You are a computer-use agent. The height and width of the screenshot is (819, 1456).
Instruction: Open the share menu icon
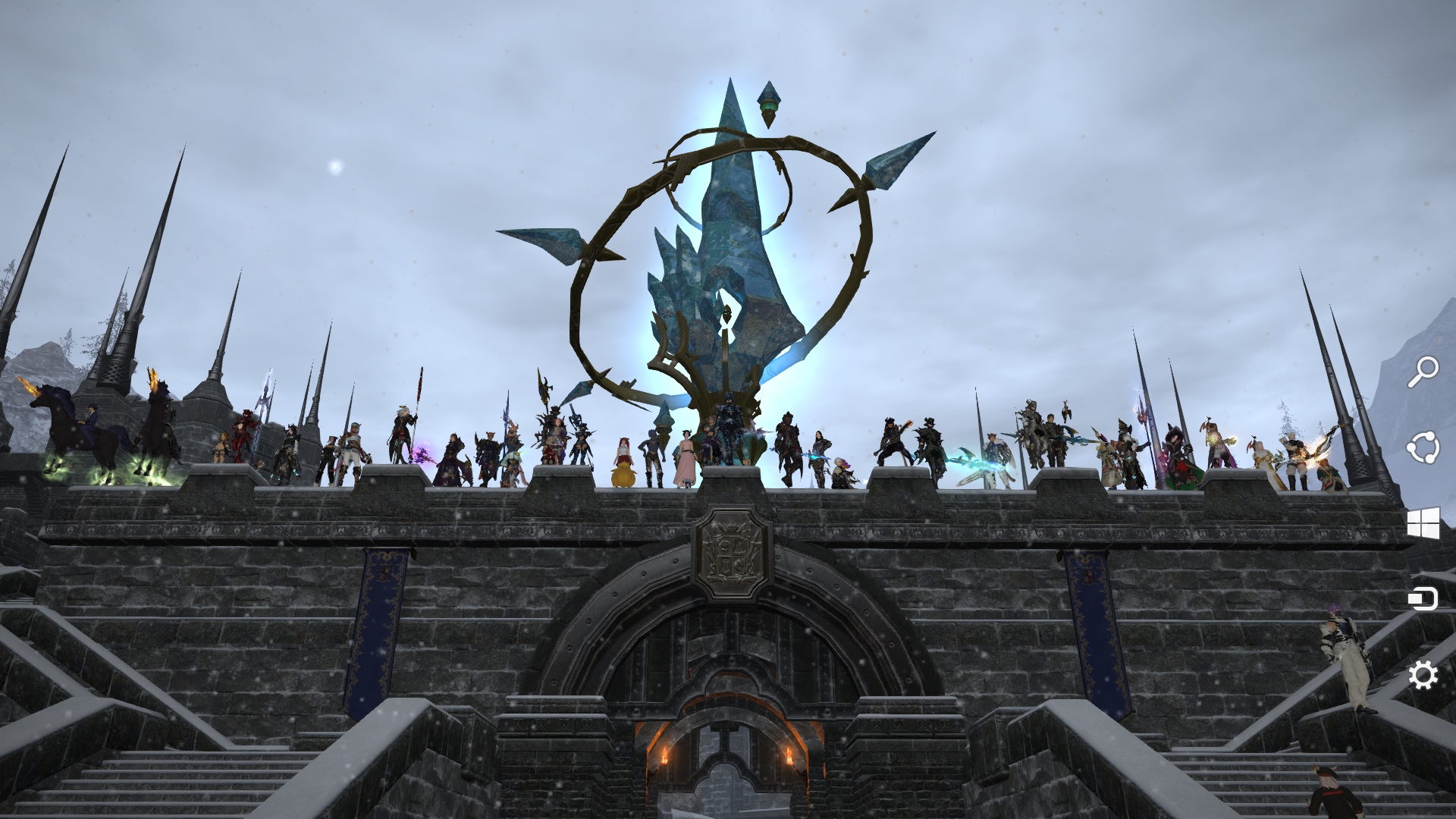point(1424,447)
